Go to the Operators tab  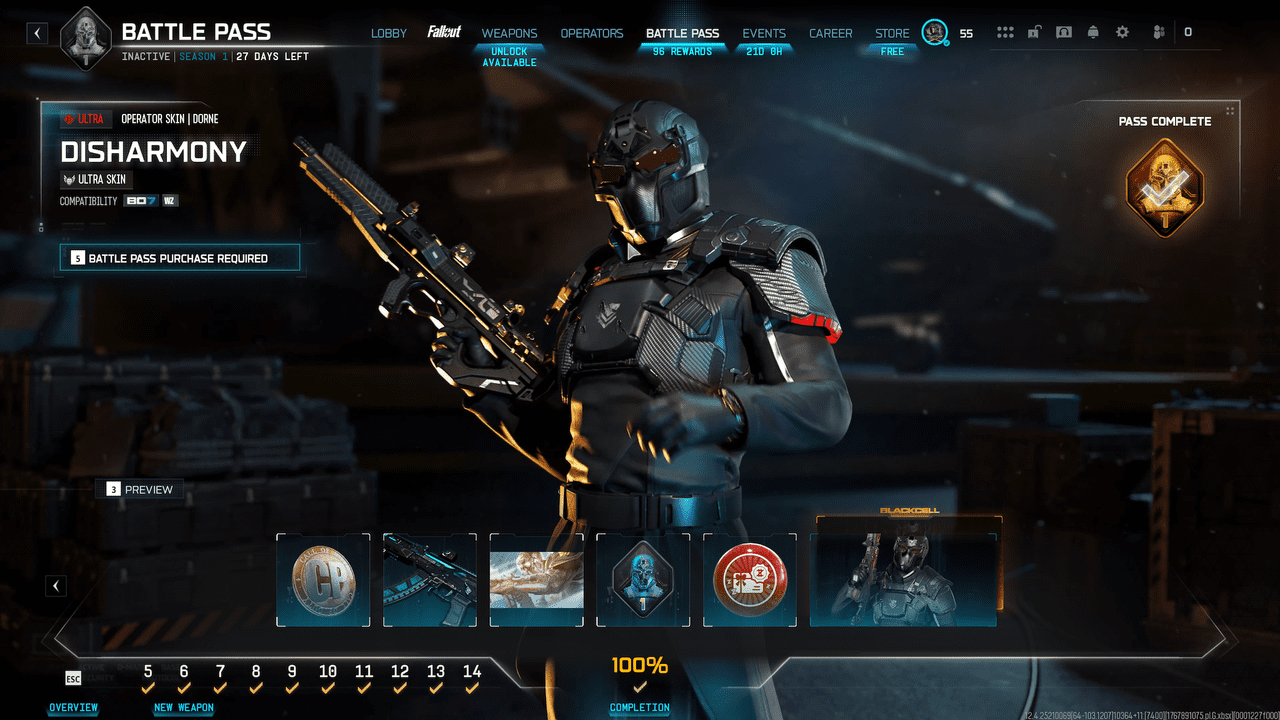pyautogui.click(x=592, y=33)
